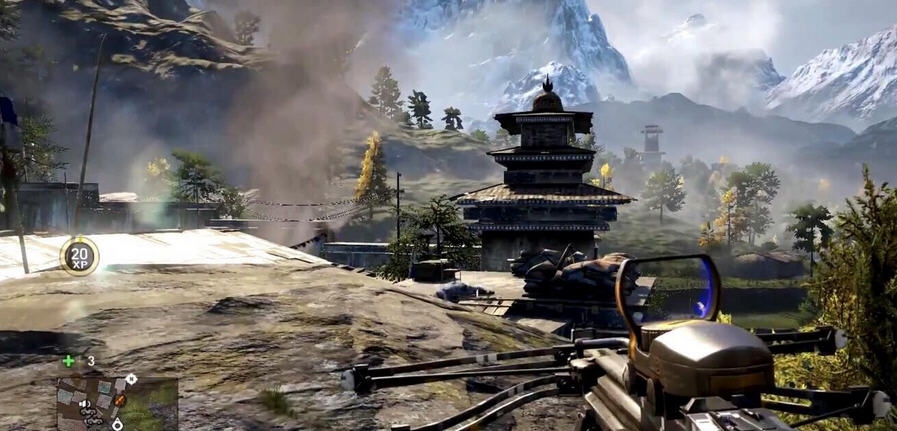Select the 20 XP reward badge
This screenshot has width=897, height=431.
[79, 256]
